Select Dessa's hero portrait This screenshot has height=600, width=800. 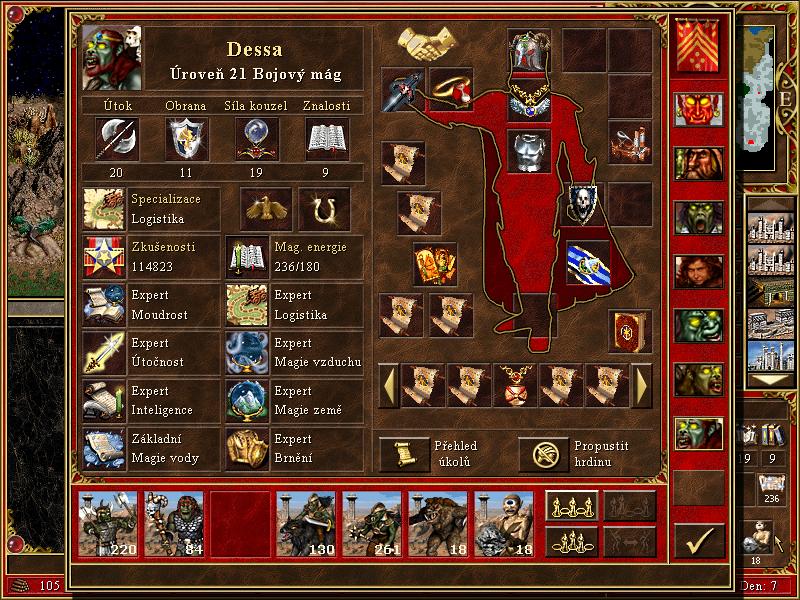pos(111,57)
